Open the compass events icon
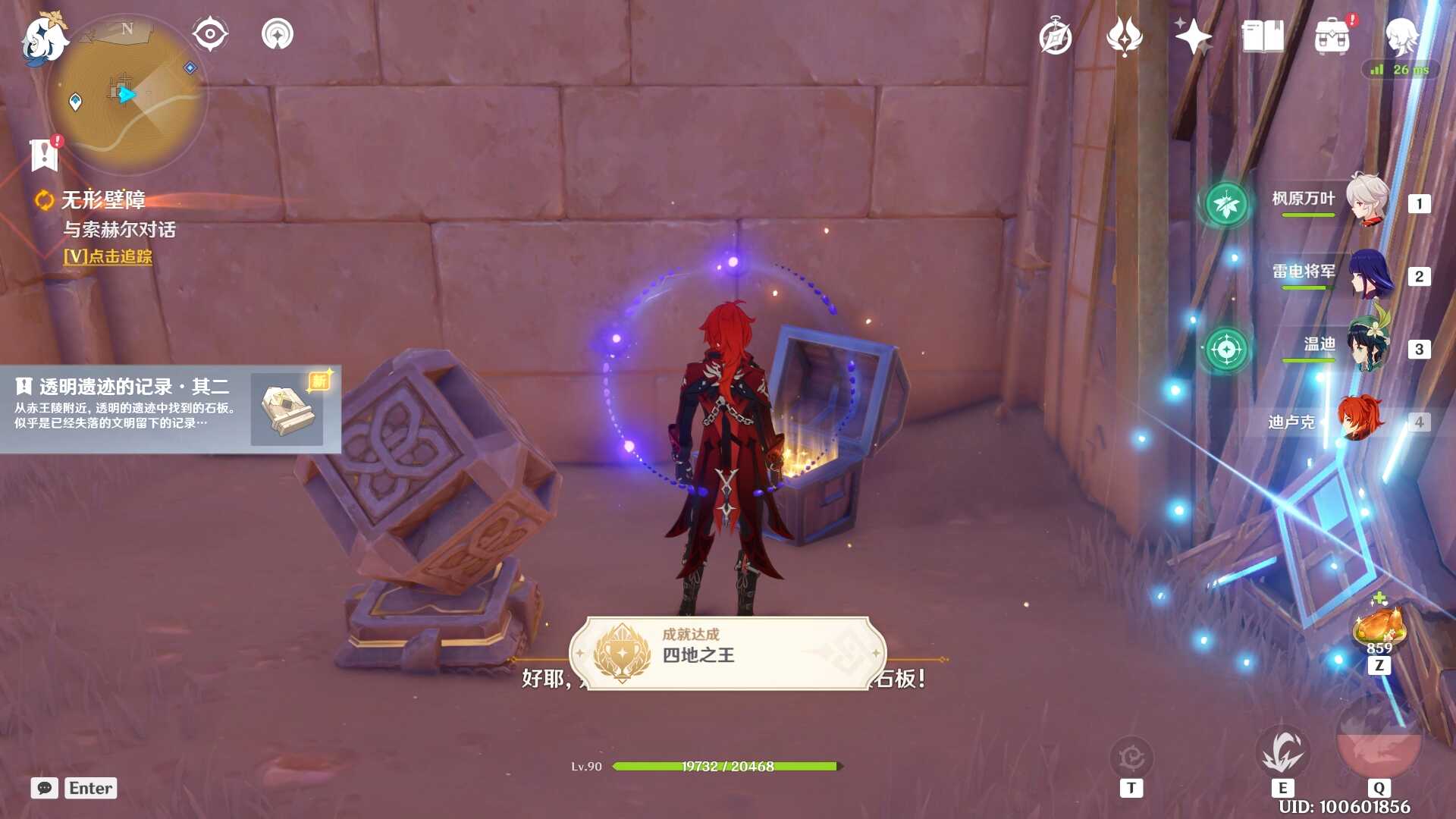The image size is (1456, 819). [1056, 37]
